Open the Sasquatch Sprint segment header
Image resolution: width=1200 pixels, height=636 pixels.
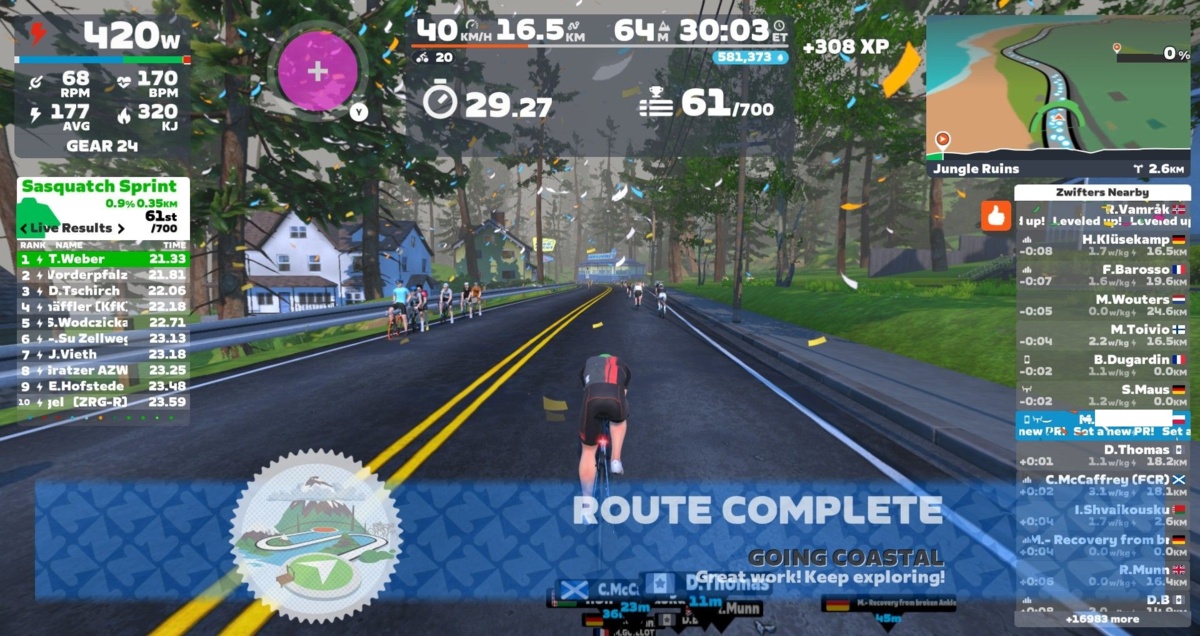click(x=99, y=186)
